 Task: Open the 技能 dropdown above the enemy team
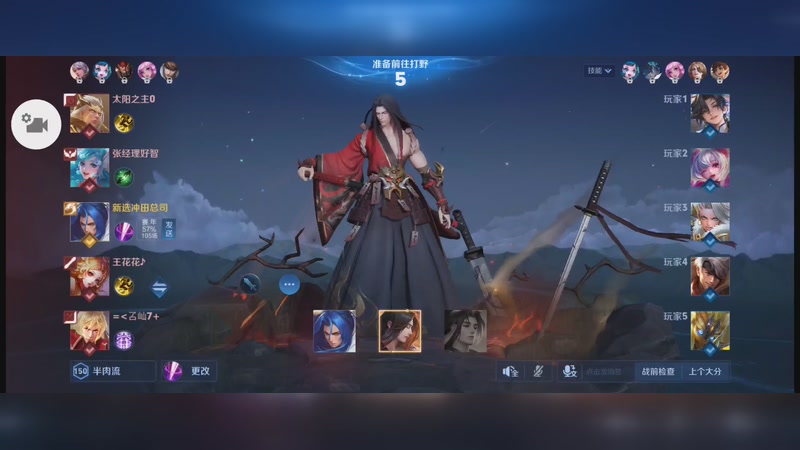599,71
